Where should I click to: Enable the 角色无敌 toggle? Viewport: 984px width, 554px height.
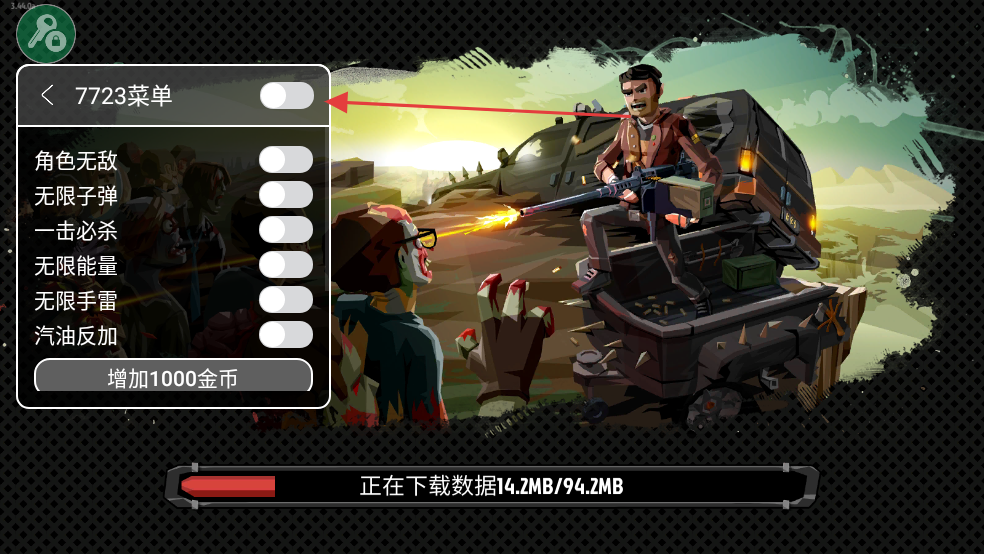pos(286,160)
